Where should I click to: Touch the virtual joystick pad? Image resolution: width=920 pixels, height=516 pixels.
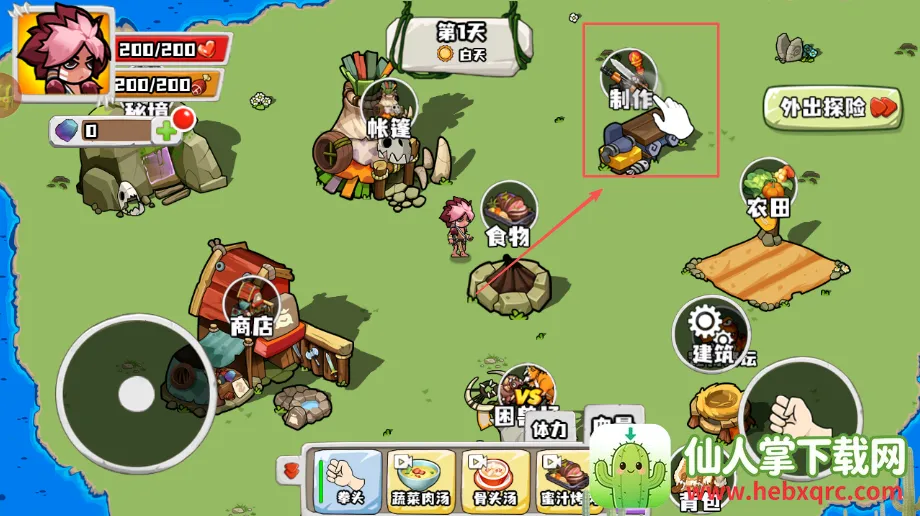pyautogui.click(x=136, y=393)
